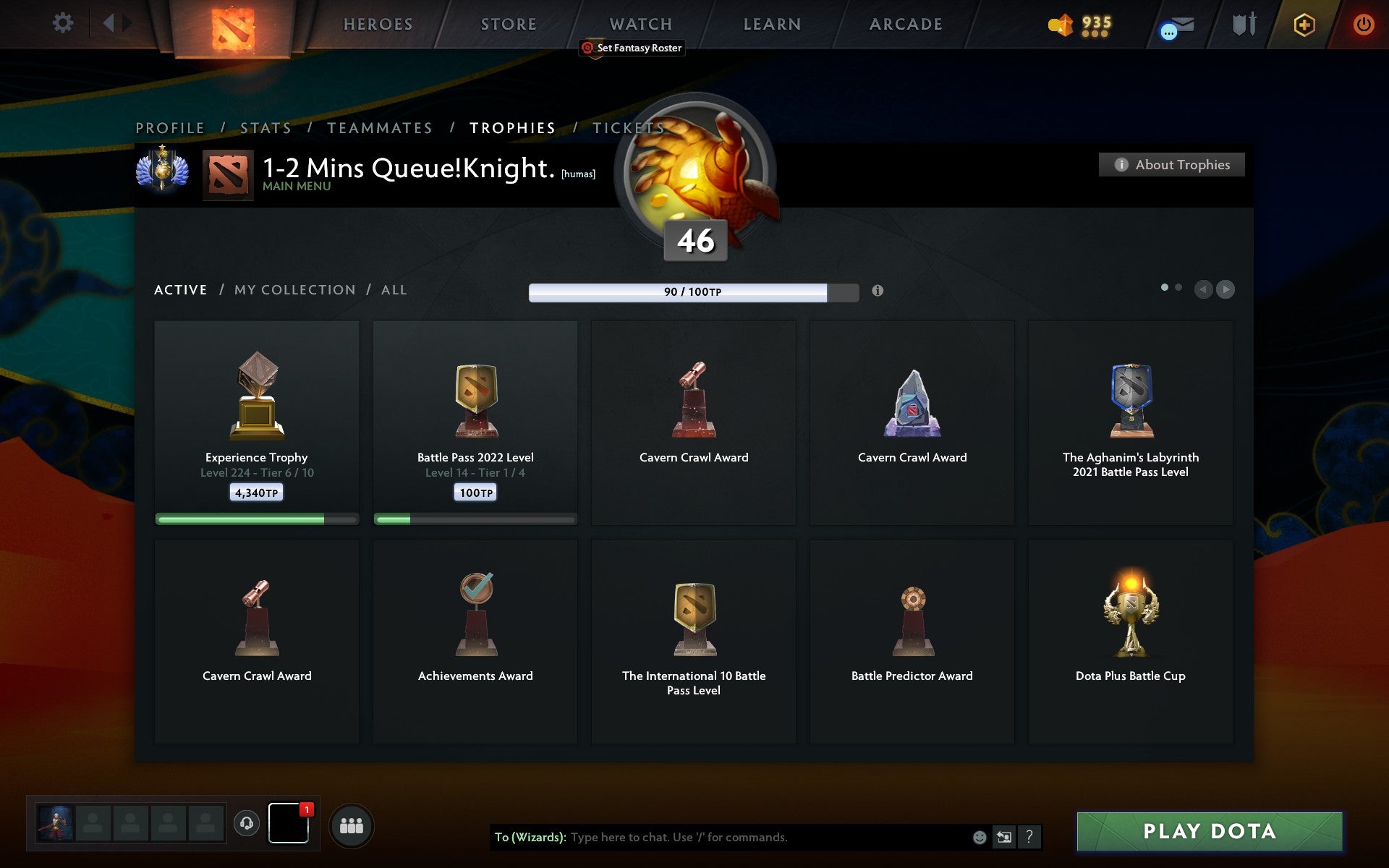Click the About Trophies button
This screenshot has height=868, width=1389.
click(x=1171, y=164)
